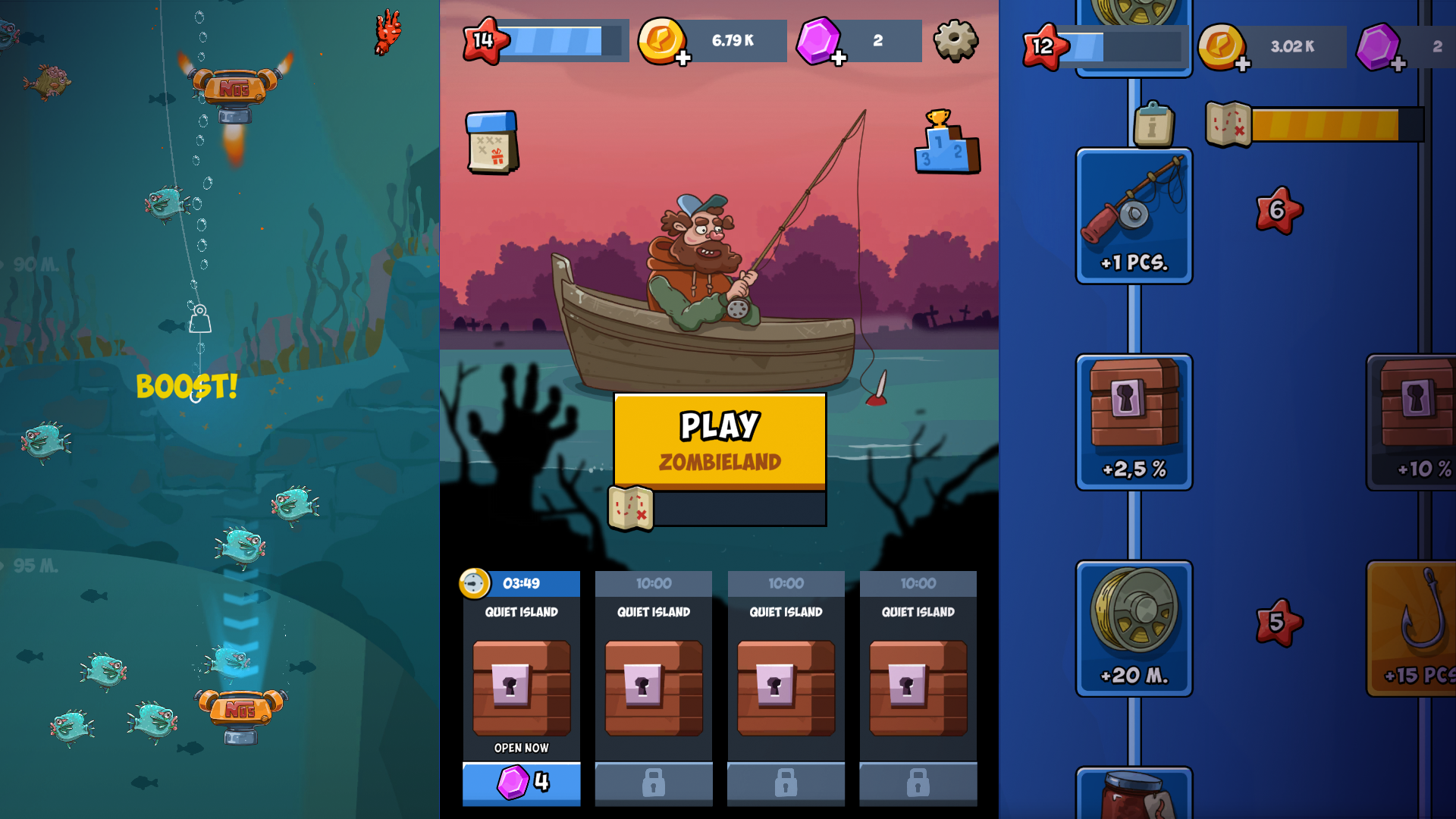
Task: Select the chest +2,5 % upgrade
Action: pyautogui.click(x=1134, y=422)
